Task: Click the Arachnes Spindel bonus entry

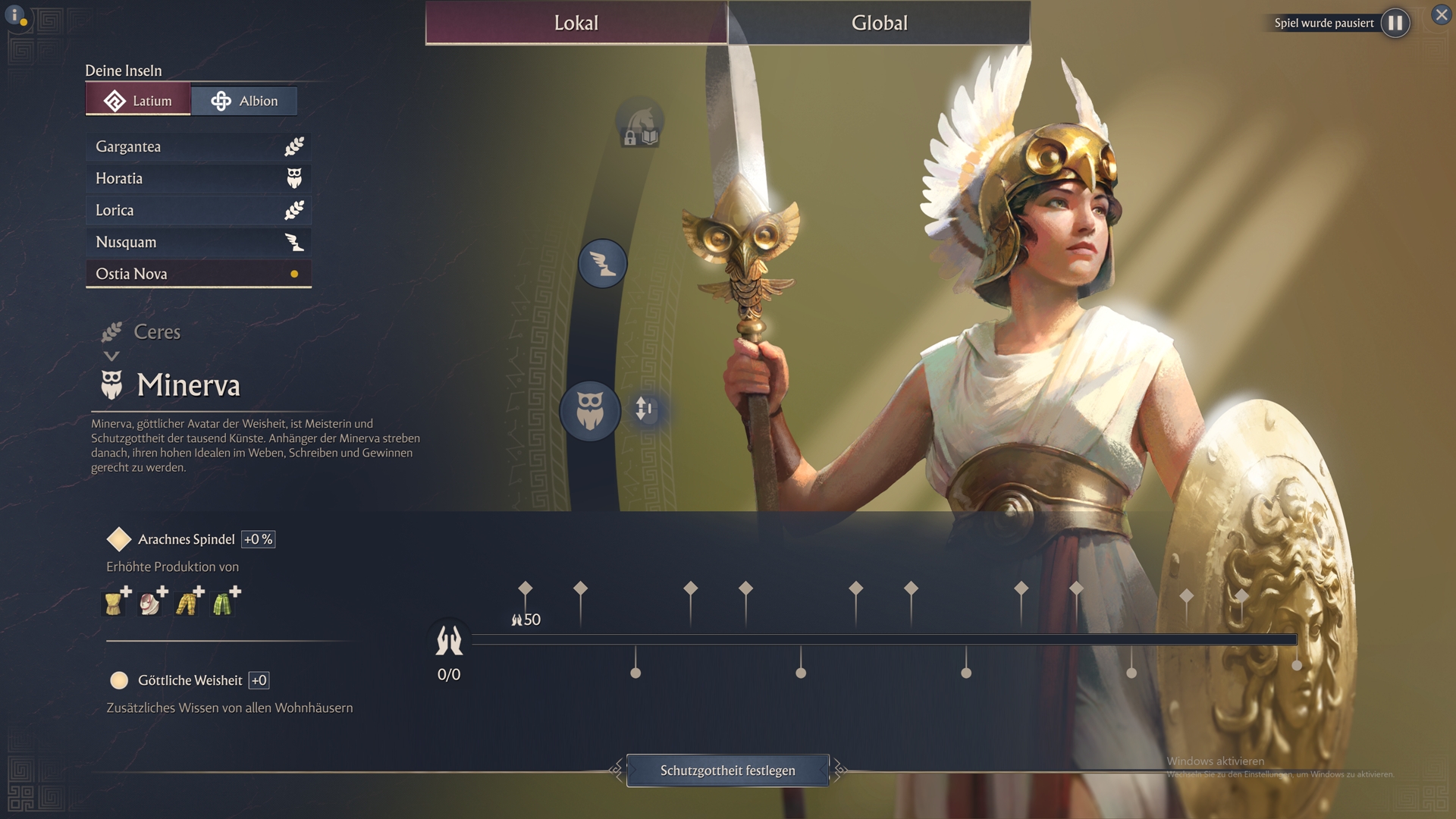Action: (186, 539)
